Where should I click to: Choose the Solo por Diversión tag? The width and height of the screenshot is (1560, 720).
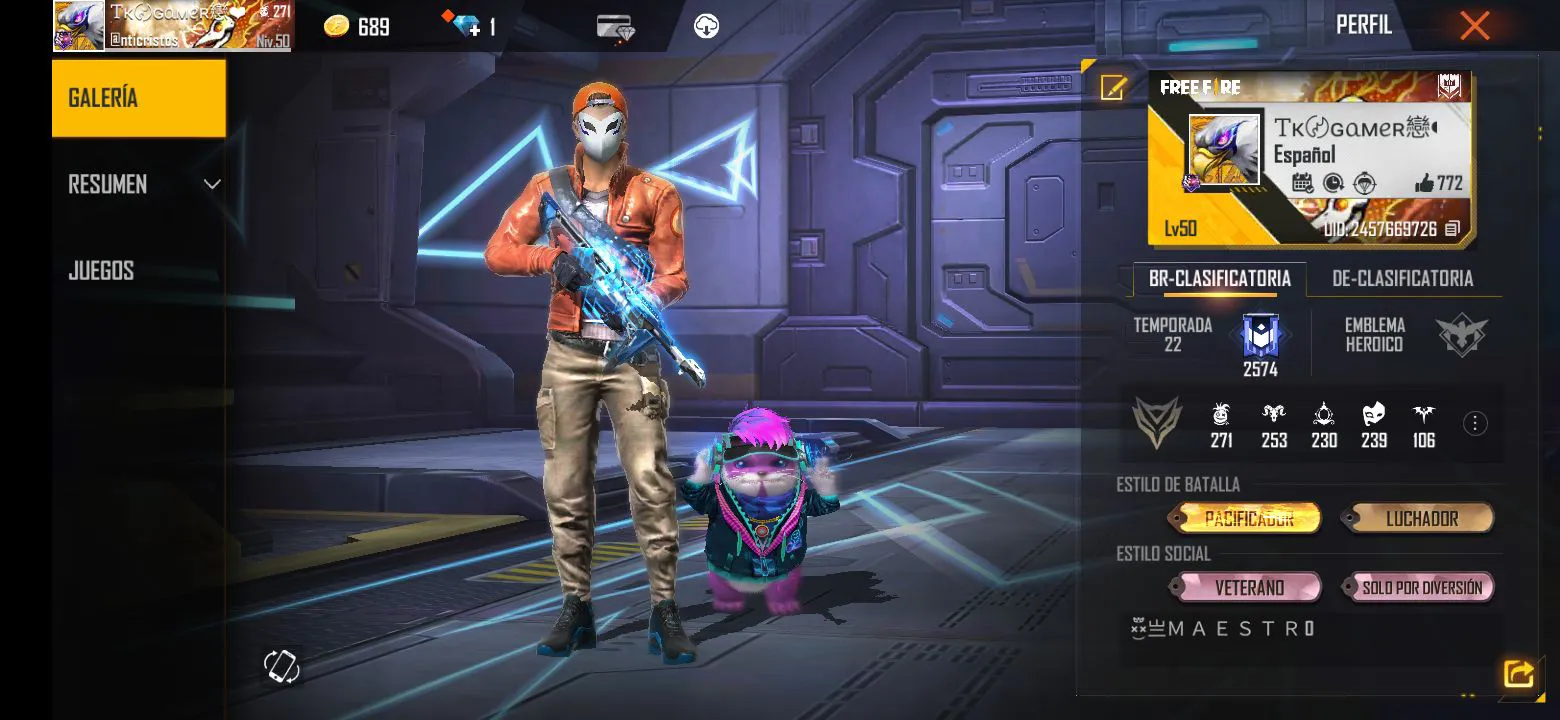click(1421, 588)
